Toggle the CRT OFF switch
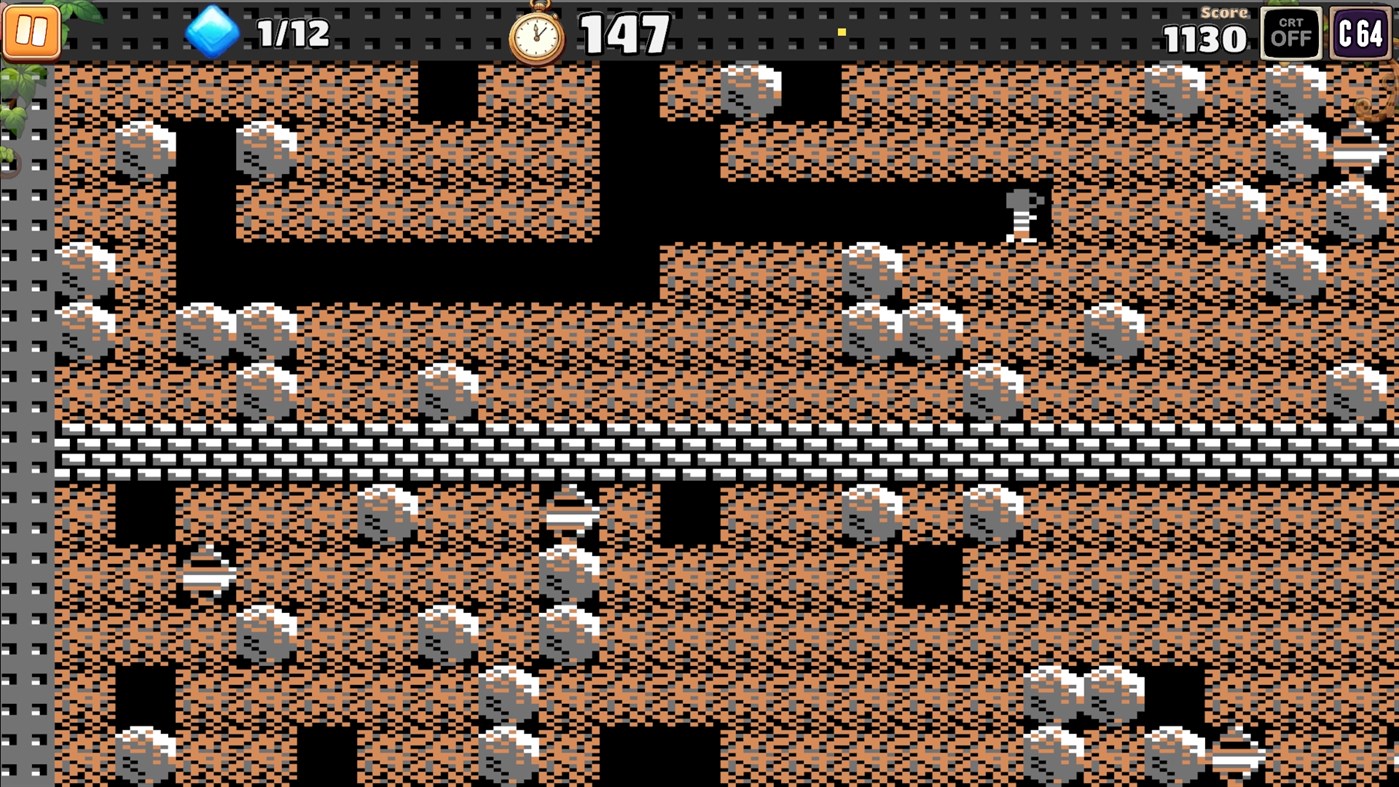The height and width of the screenshot is (787, 1399). (1291, 33)
